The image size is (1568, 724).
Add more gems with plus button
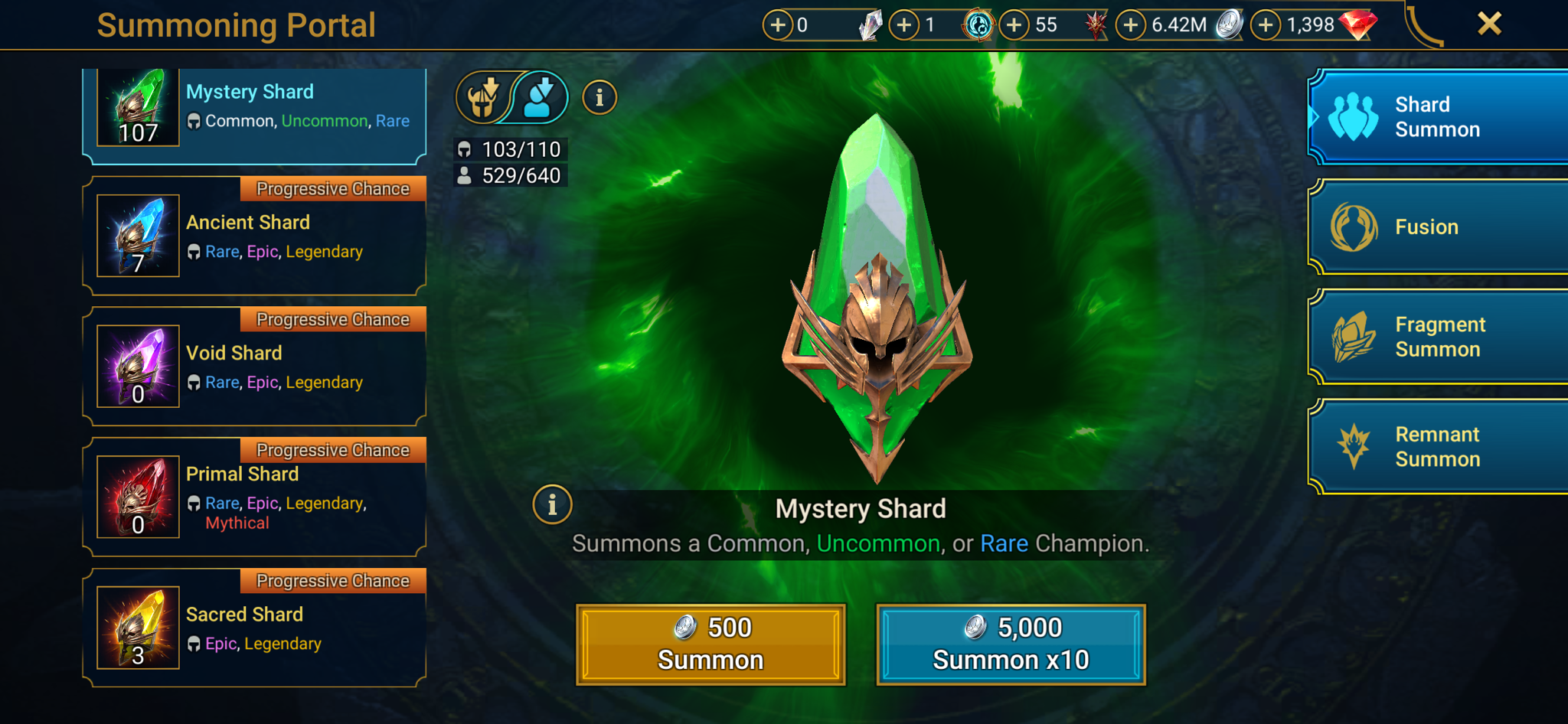coord(1266,25)
